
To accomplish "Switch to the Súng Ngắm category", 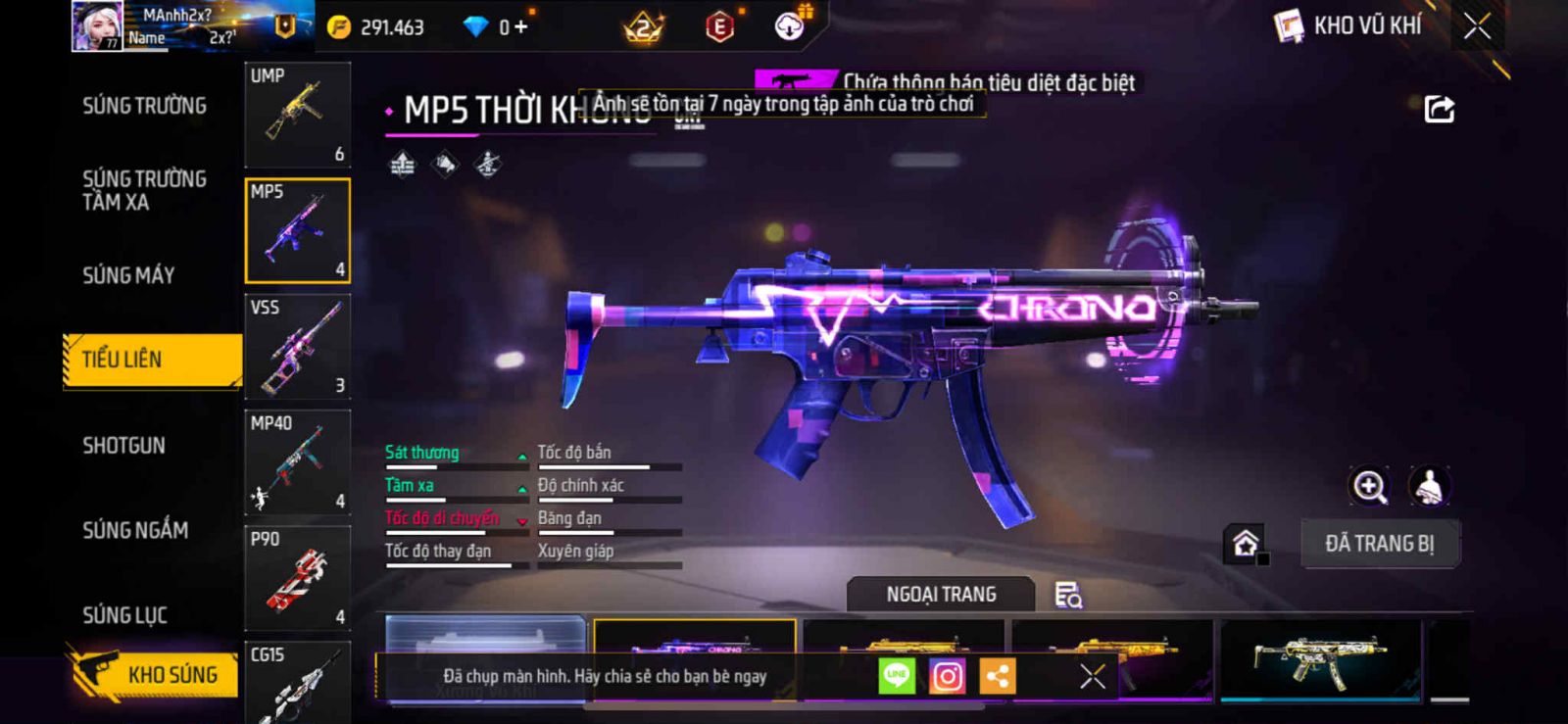I will click(135, 530).
